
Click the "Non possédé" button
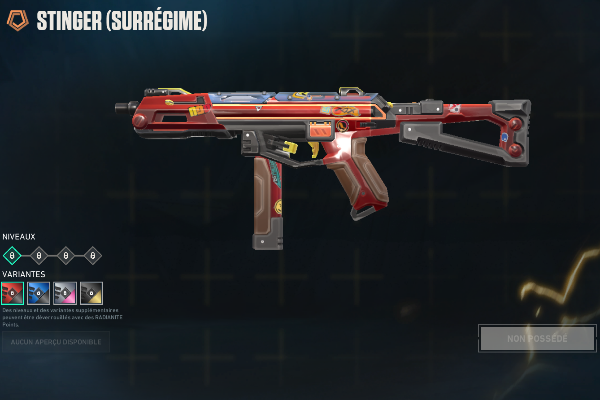pyautogui.click(x=537, y=338)
